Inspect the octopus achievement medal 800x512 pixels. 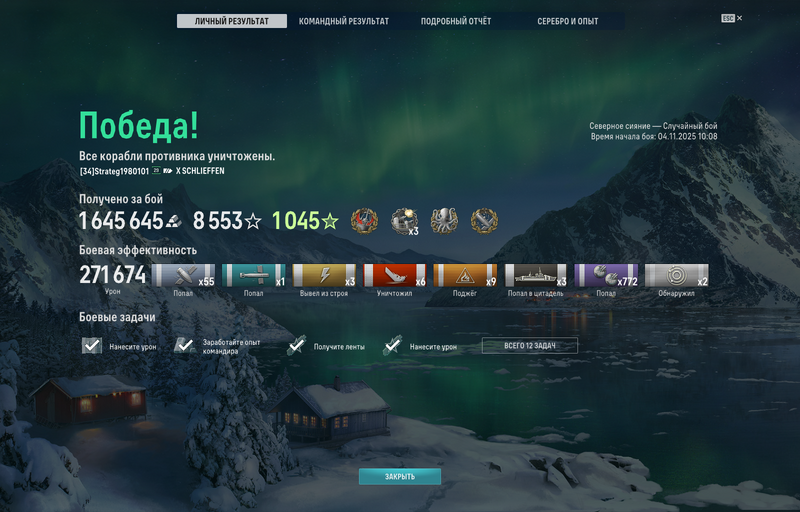(444, 221)
